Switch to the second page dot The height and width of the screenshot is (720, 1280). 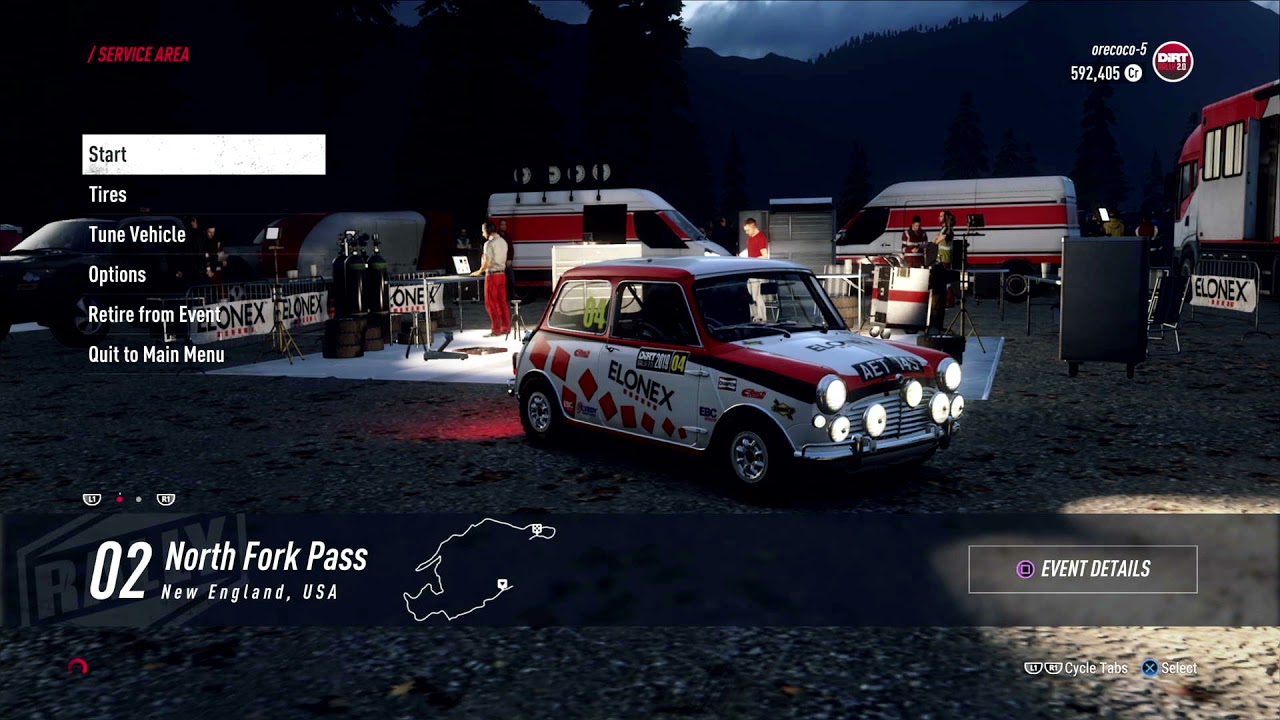tap(138, 498)
